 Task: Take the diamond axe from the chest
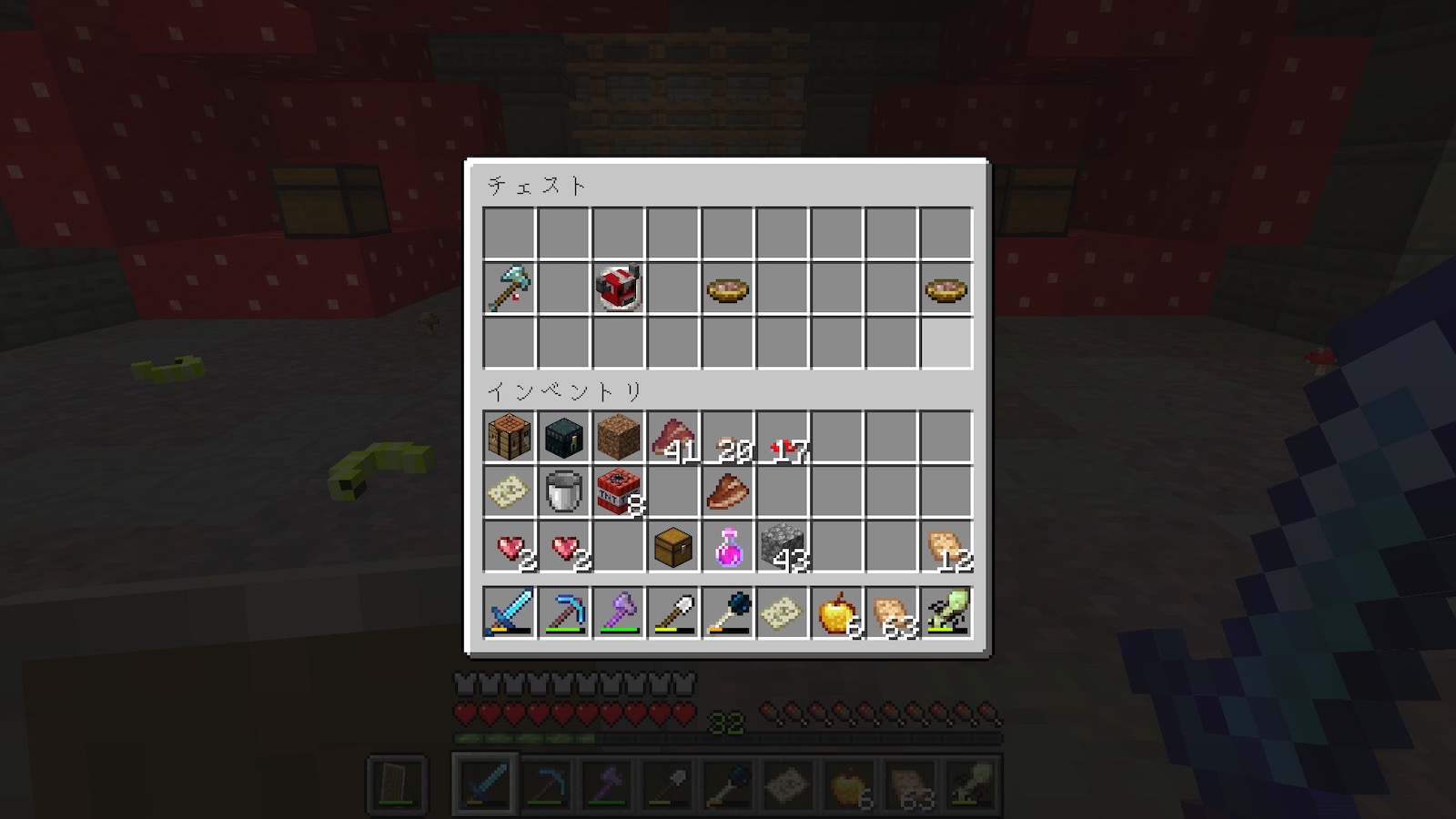coord(509,288)
